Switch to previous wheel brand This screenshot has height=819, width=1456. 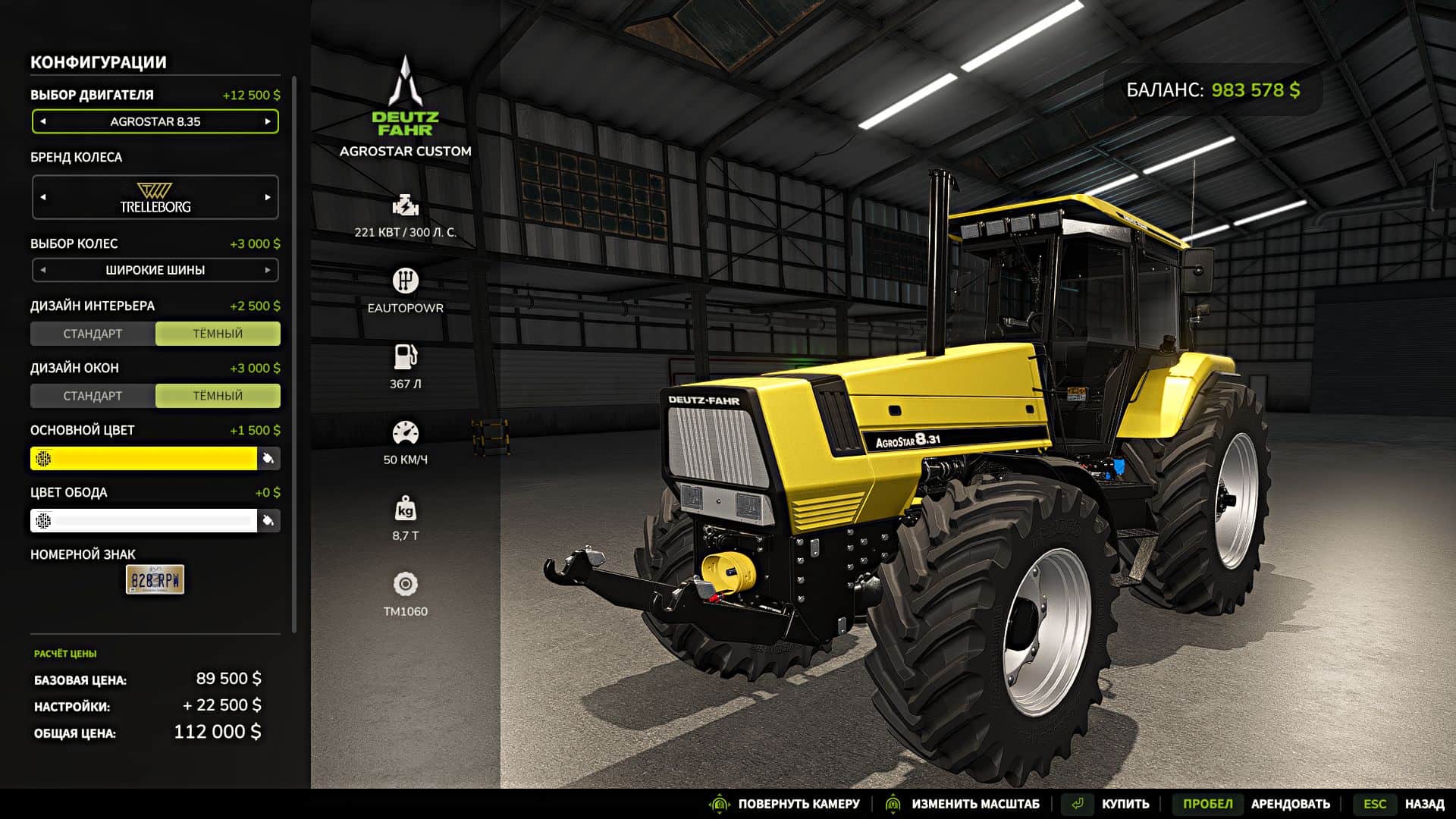click(43, 197)
